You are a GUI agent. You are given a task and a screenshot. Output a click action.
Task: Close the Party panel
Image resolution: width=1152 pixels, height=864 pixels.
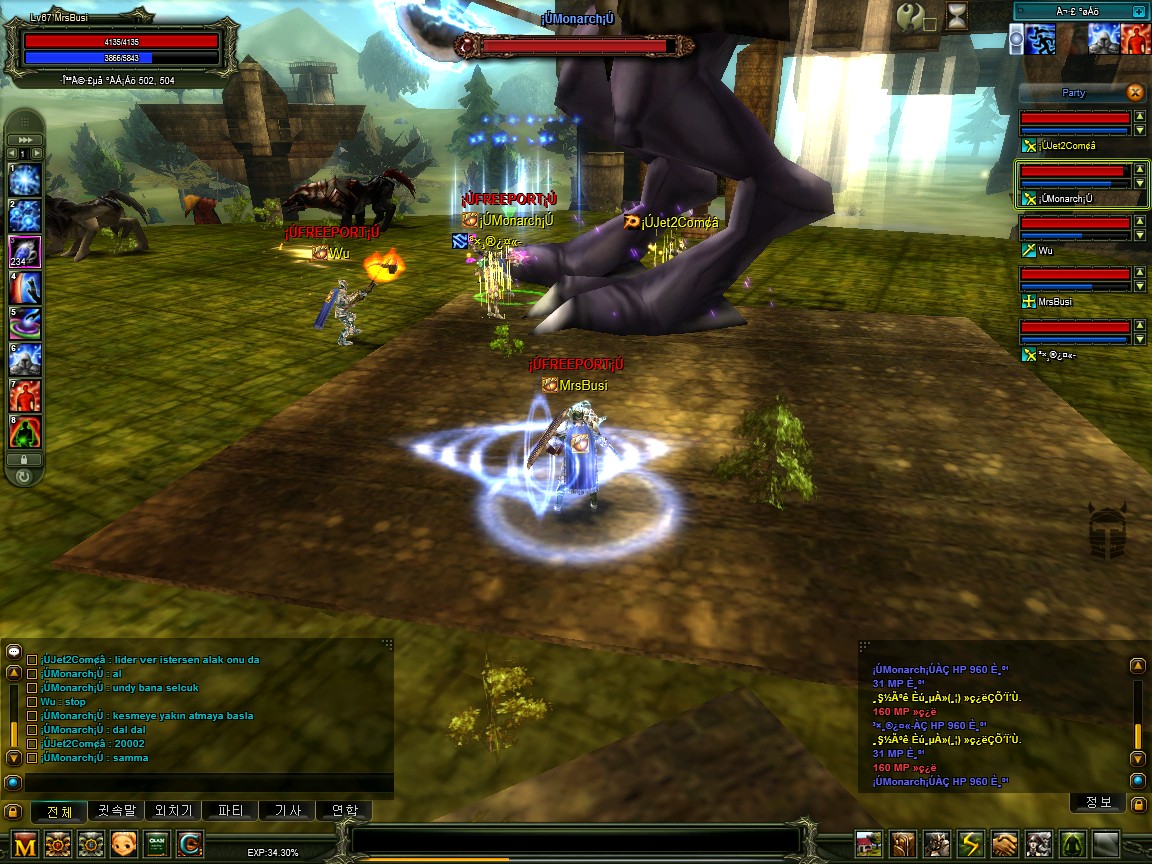1135,92
